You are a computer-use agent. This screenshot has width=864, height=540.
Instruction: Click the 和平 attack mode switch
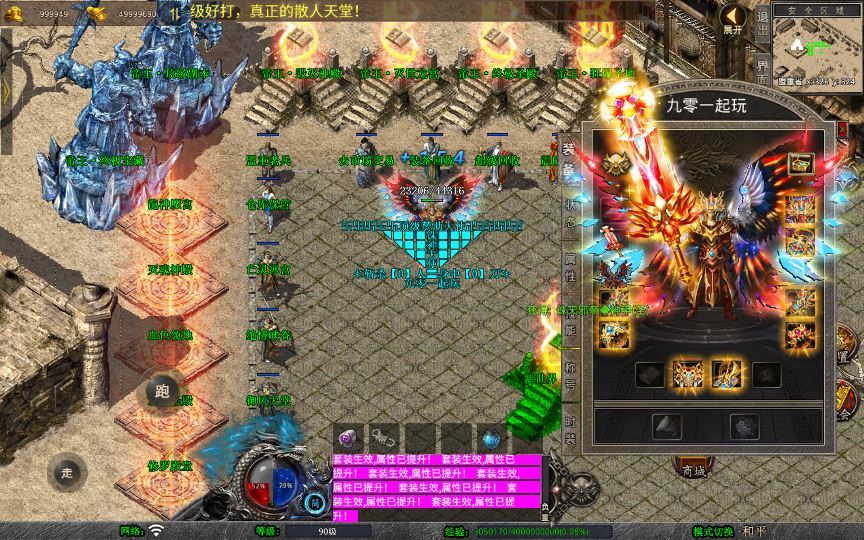tap(755, 531)
